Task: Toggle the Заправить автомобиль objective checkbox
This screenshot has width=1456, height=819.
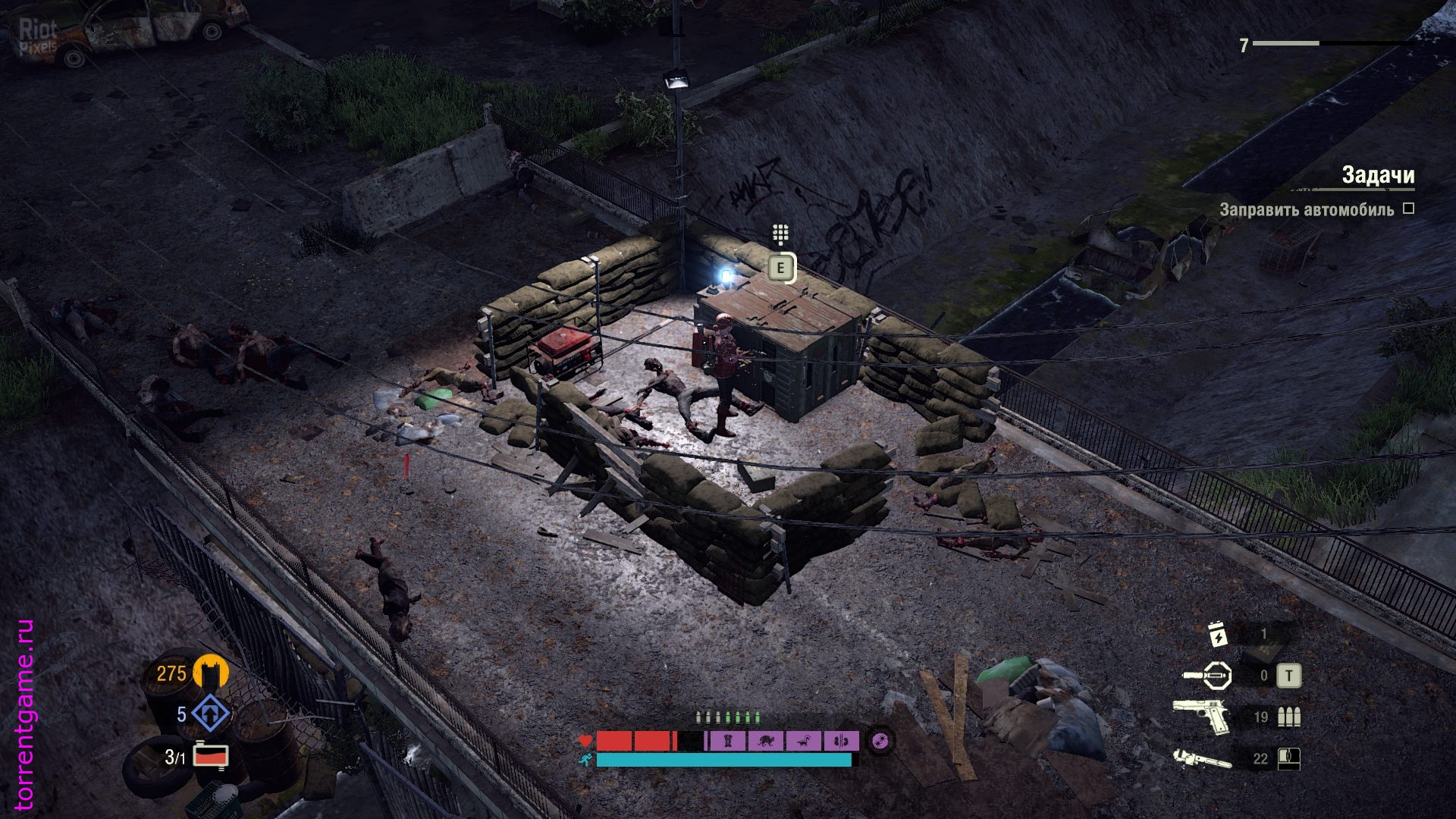Action: click(x=1408, y=209)
